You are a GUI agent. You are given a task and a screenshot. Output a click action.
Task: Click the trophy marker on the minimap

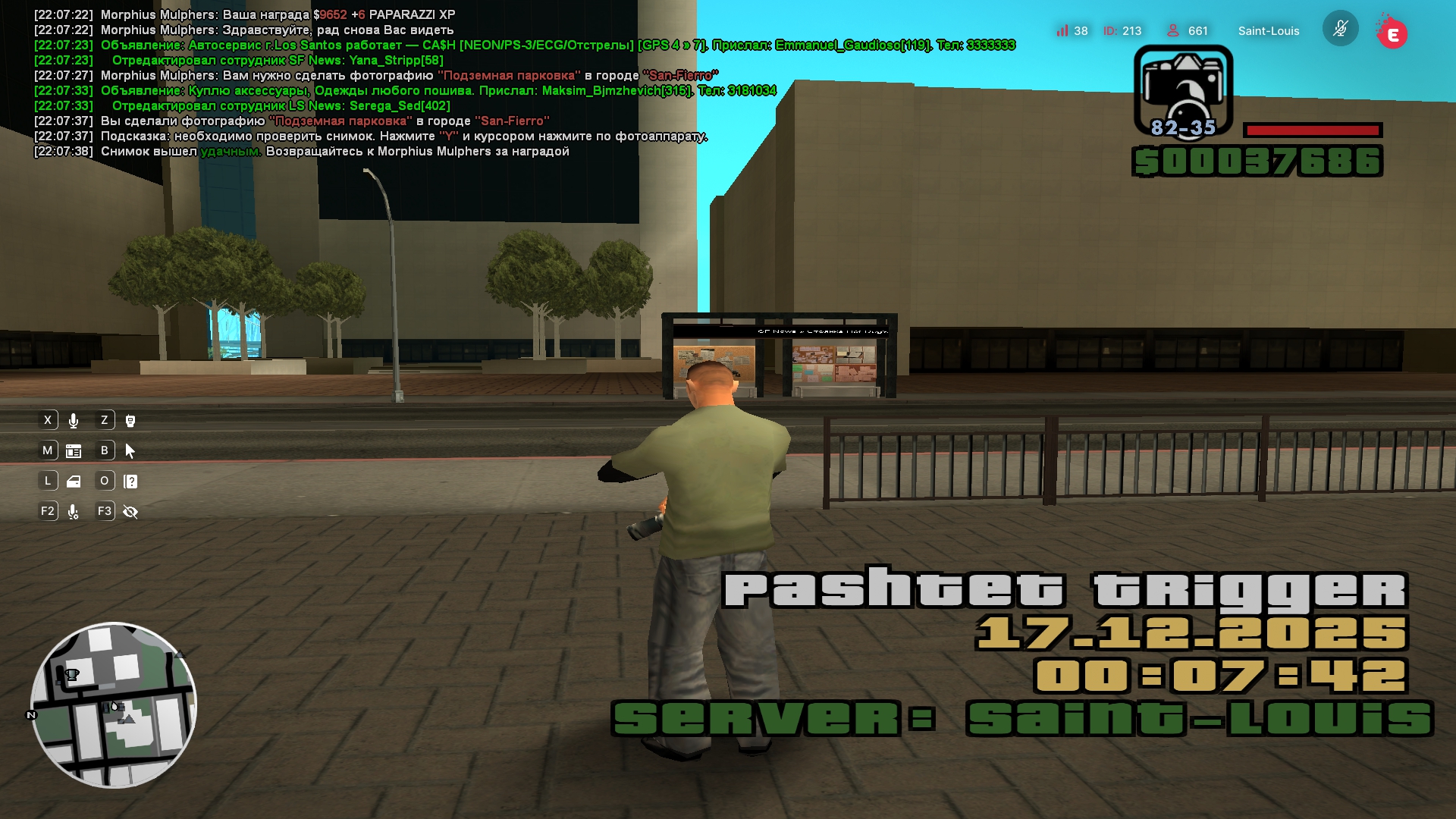[72, 674]
